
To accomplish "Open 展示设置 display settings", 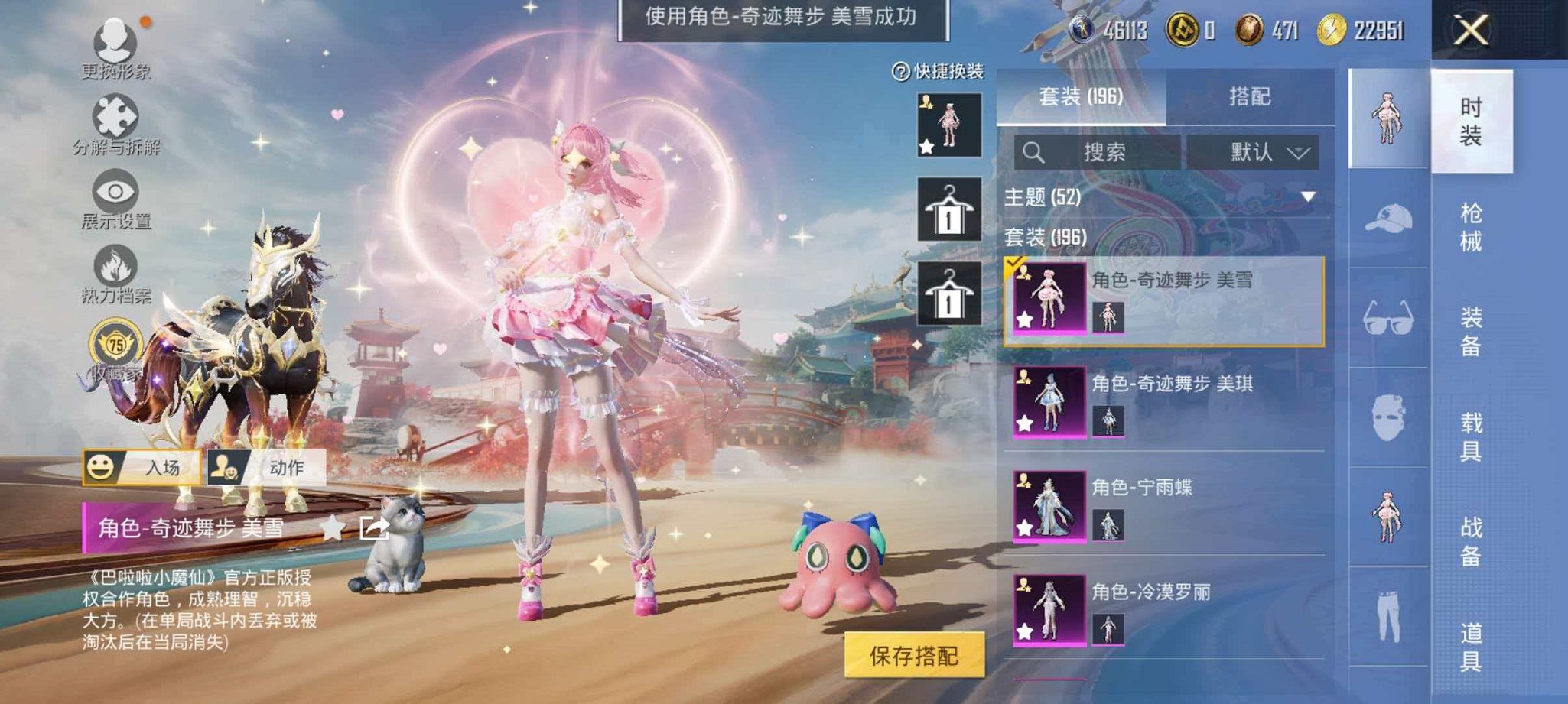I will point(113,191).
